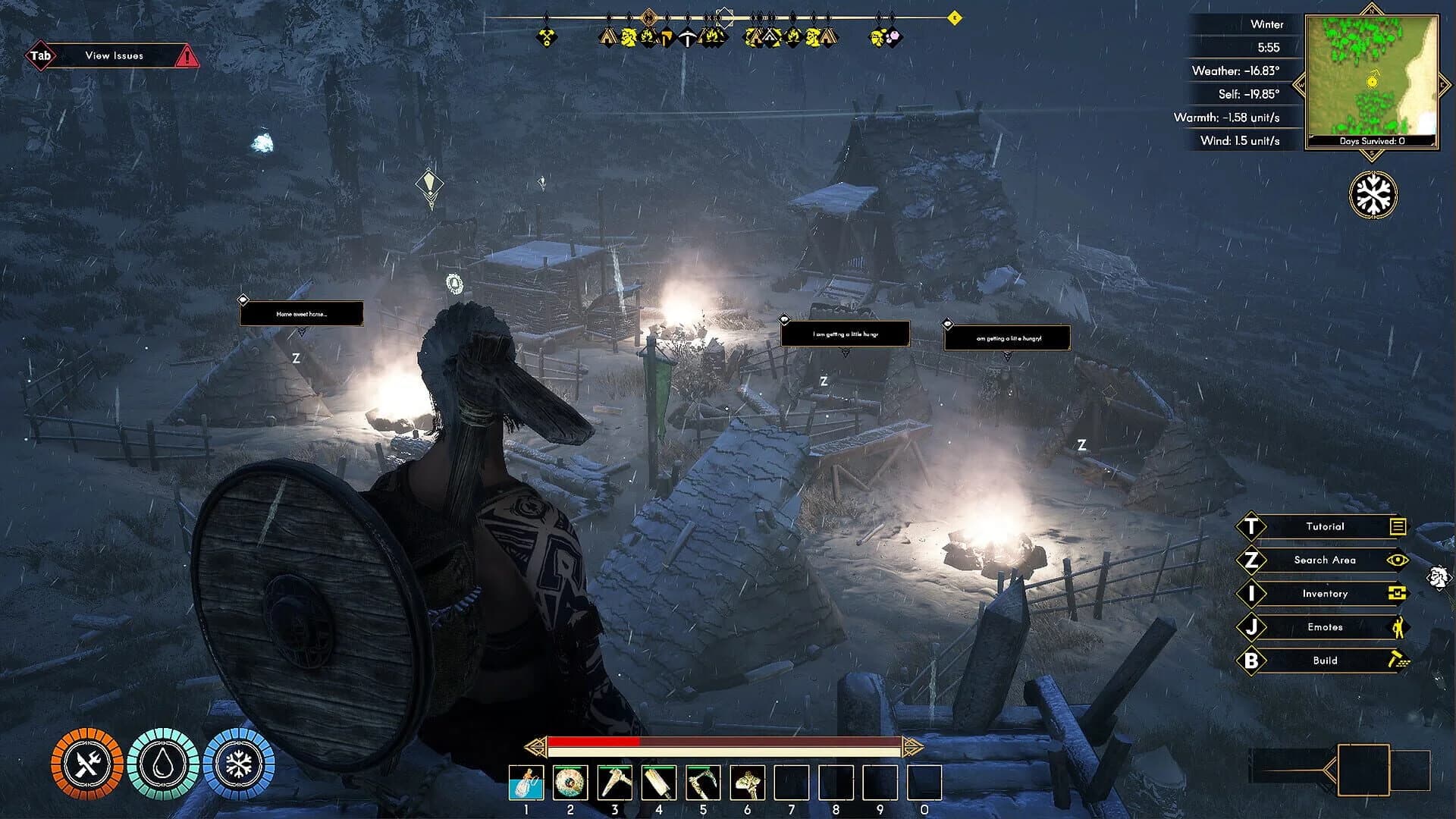The width and height of the screenshot is (1456, 819).
Task: Click the pickaxe icon on the top event bar
Action: [x=687, y=38]
